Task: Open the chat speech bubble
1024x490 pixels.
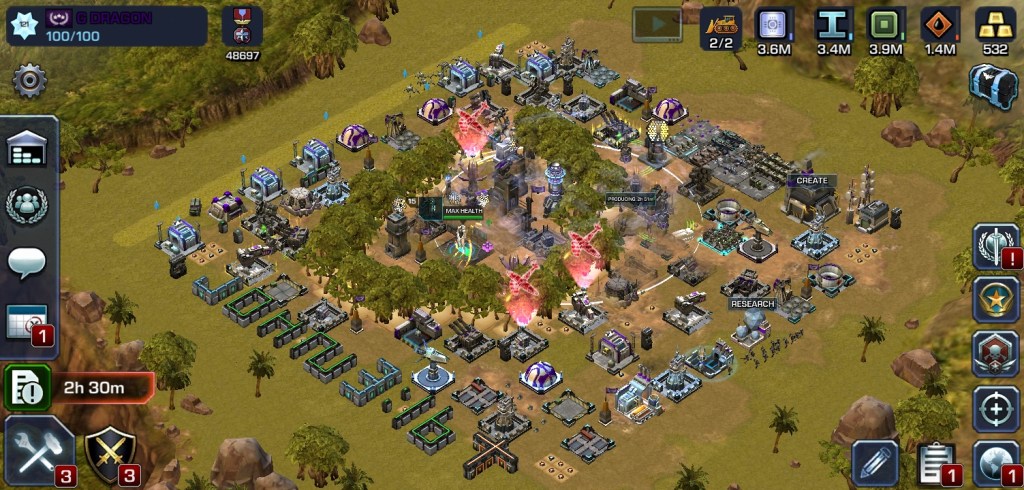Action: (x=28, y=263)
